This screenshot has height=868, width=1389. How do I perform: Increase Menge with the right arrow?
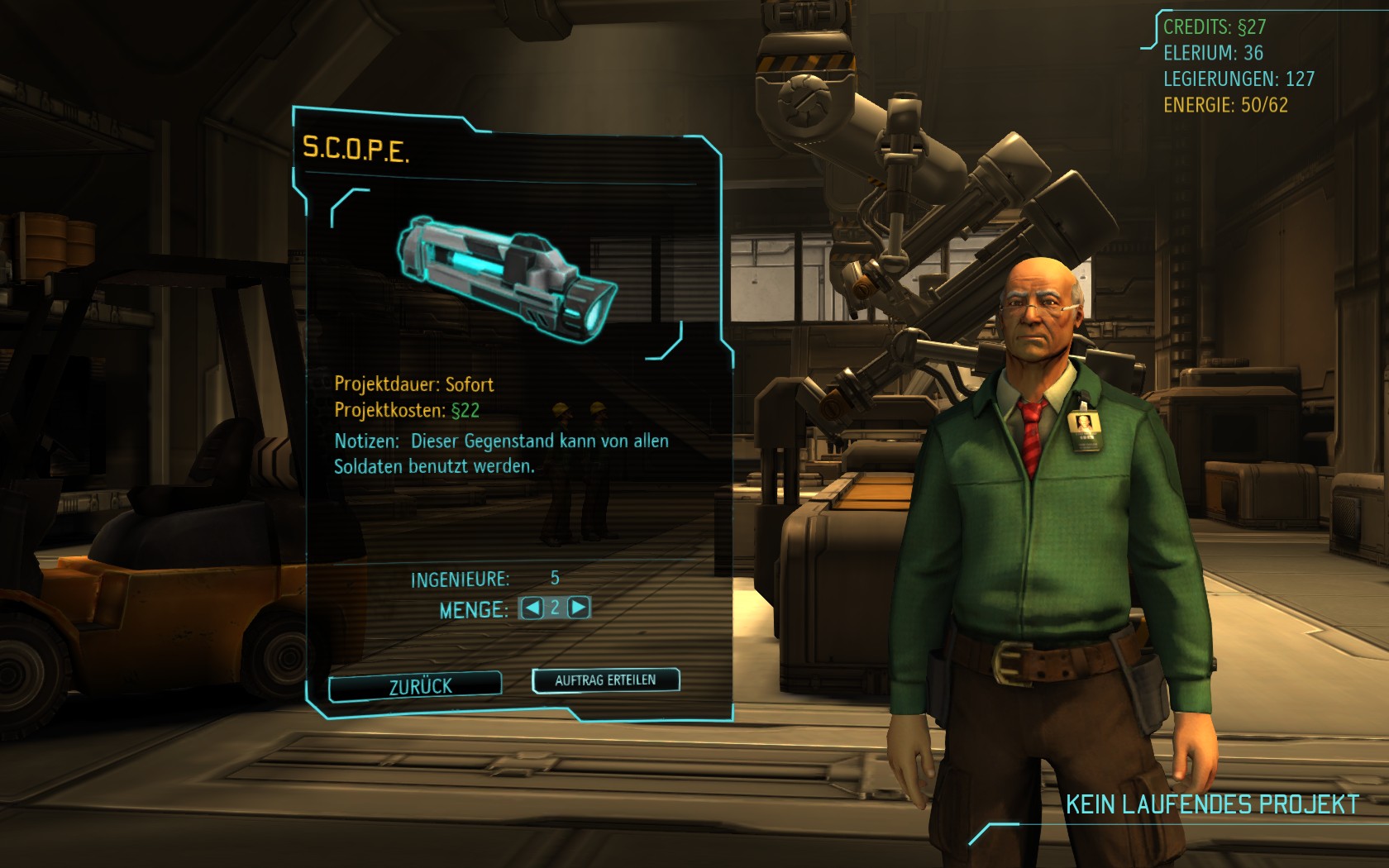(x=579, y=608)
